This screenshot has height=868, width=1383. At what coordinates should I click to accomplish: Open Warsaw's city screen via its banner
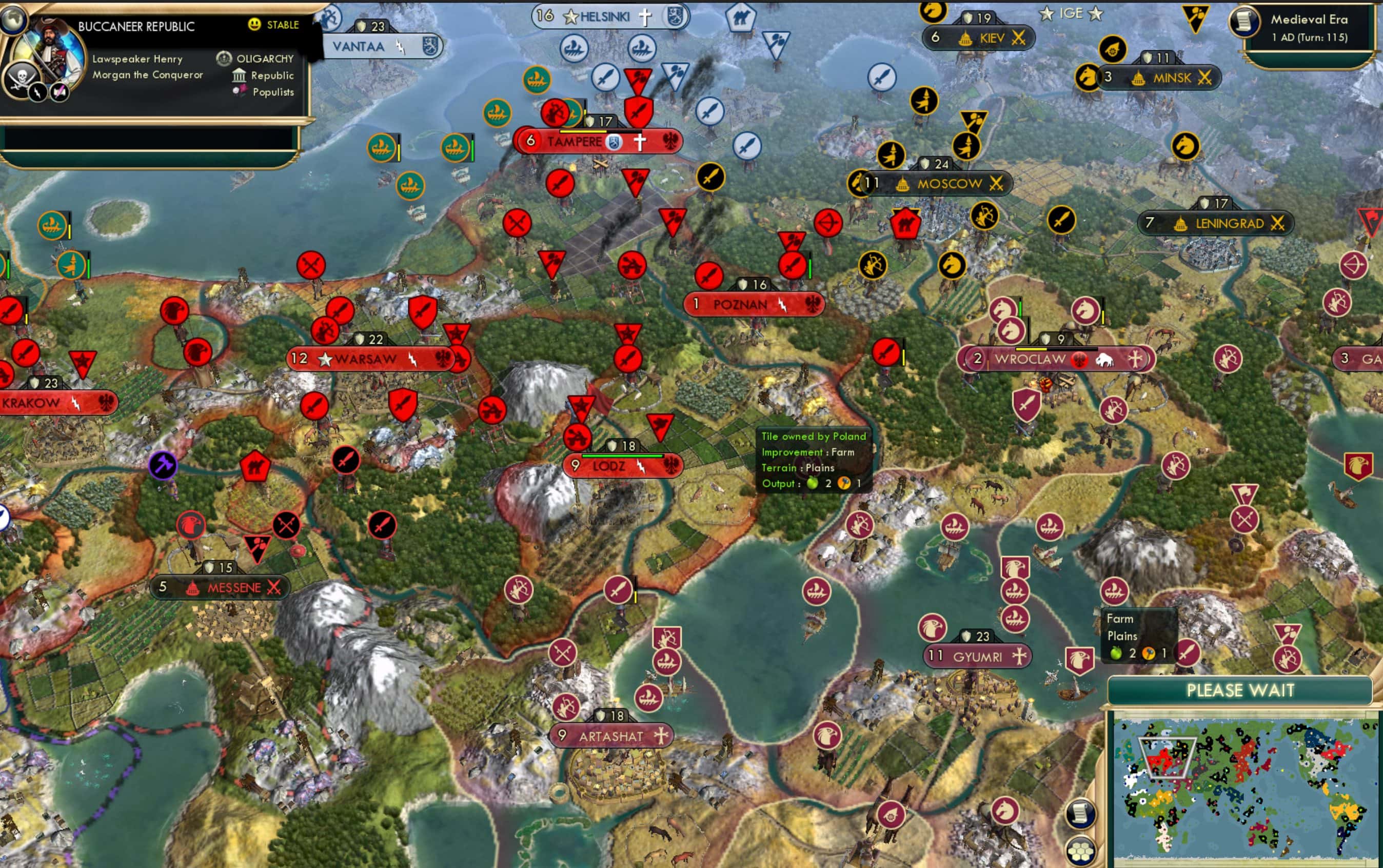coord(365,358)
